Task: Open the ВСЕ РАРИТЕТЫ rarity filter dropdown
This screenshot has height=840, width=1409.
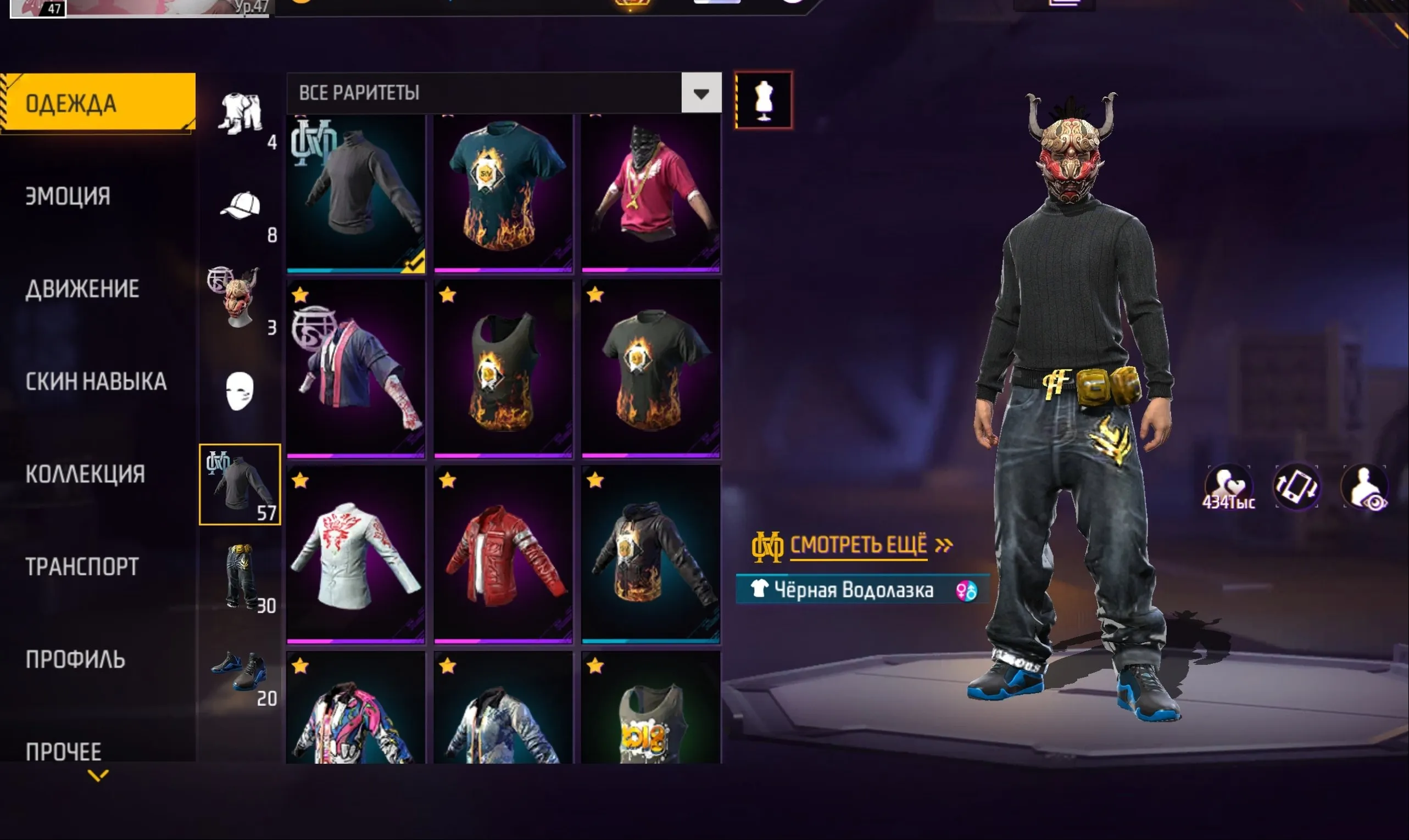Action: (x=702, y=93)
